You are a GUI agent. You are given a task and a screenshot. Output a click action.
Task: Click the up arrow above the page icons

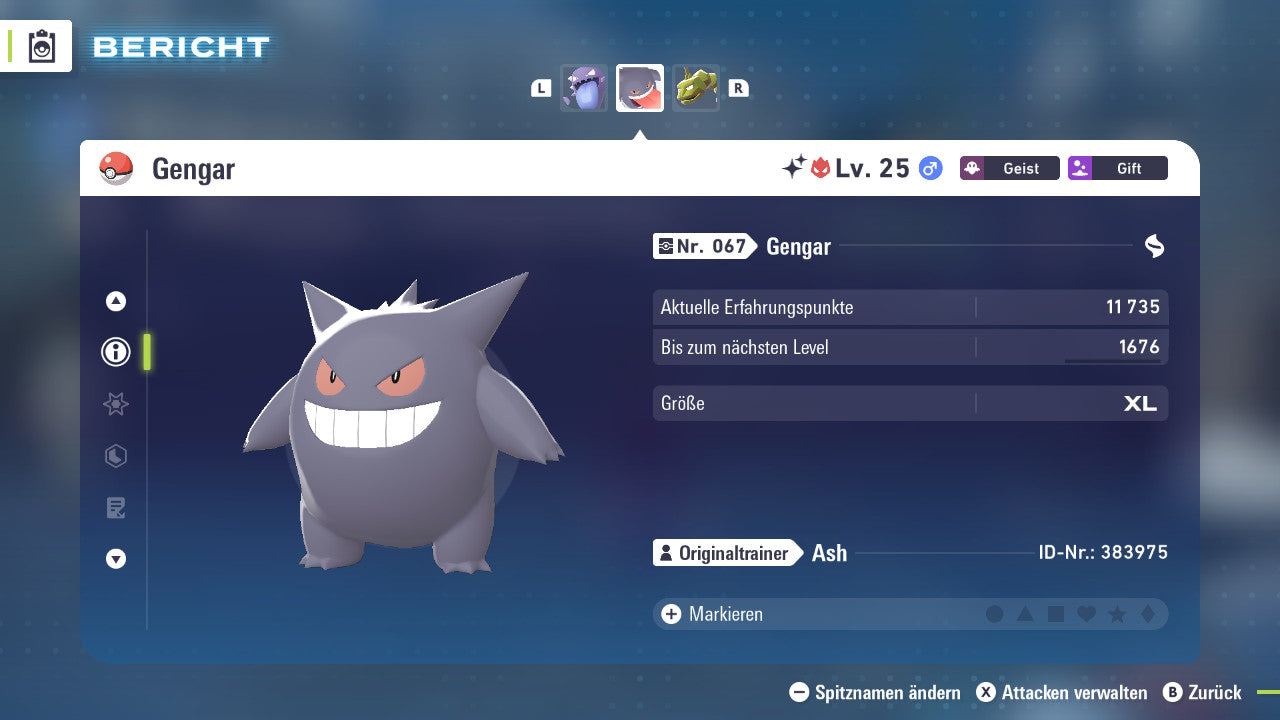click(x=116, y=301)
